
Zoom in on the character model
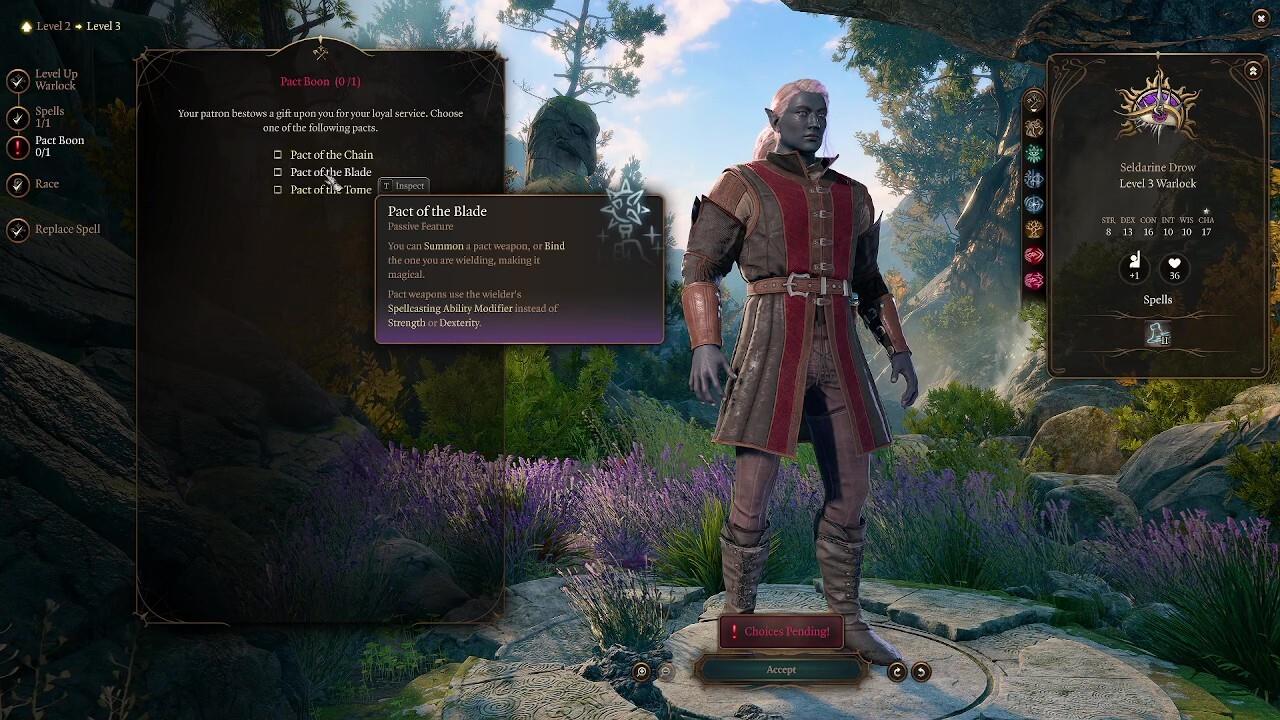point(642,672)
